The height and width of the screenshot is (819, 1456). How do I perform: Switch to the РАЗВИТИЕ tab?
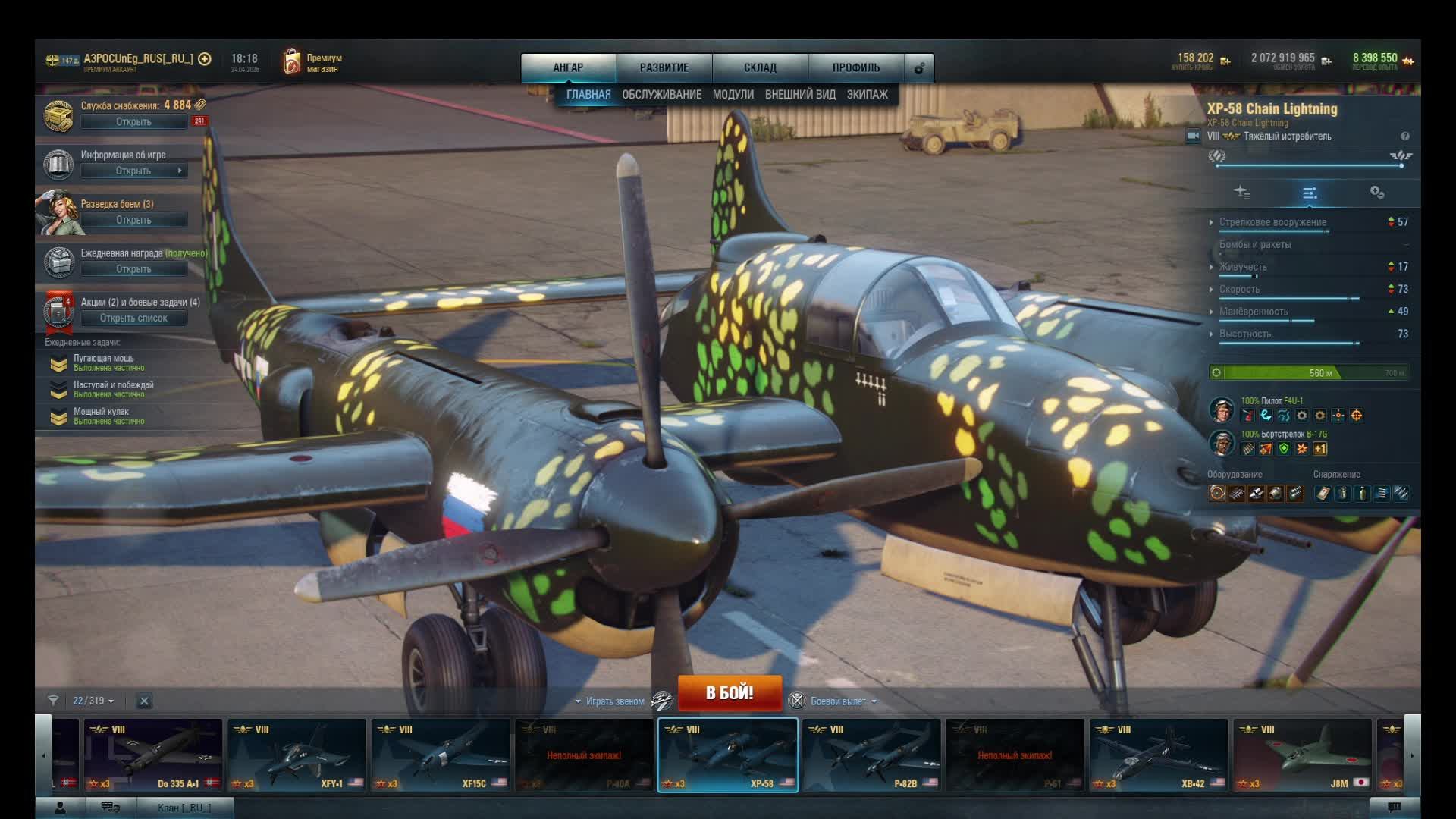click(664, 67)
